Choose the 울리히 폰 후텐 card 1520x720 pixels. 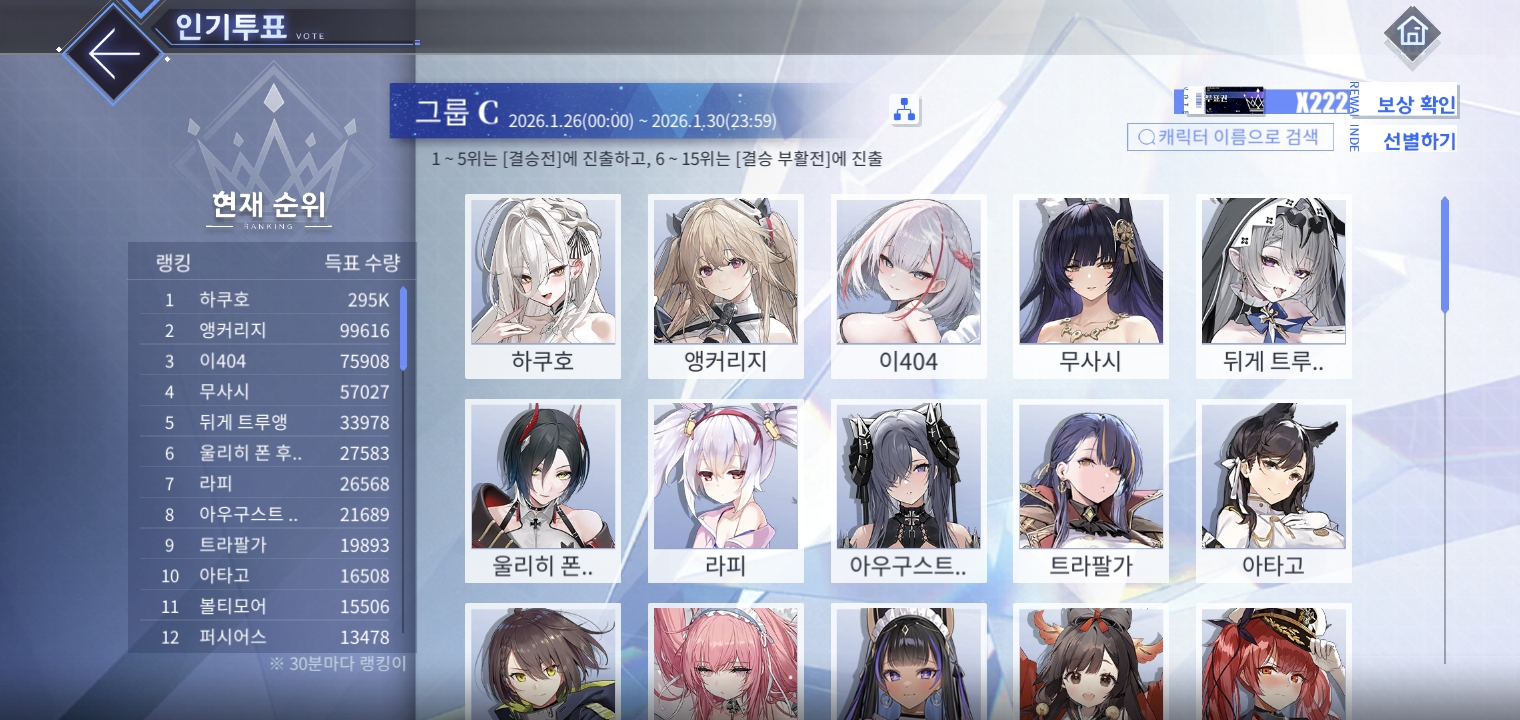coord(543,490)
